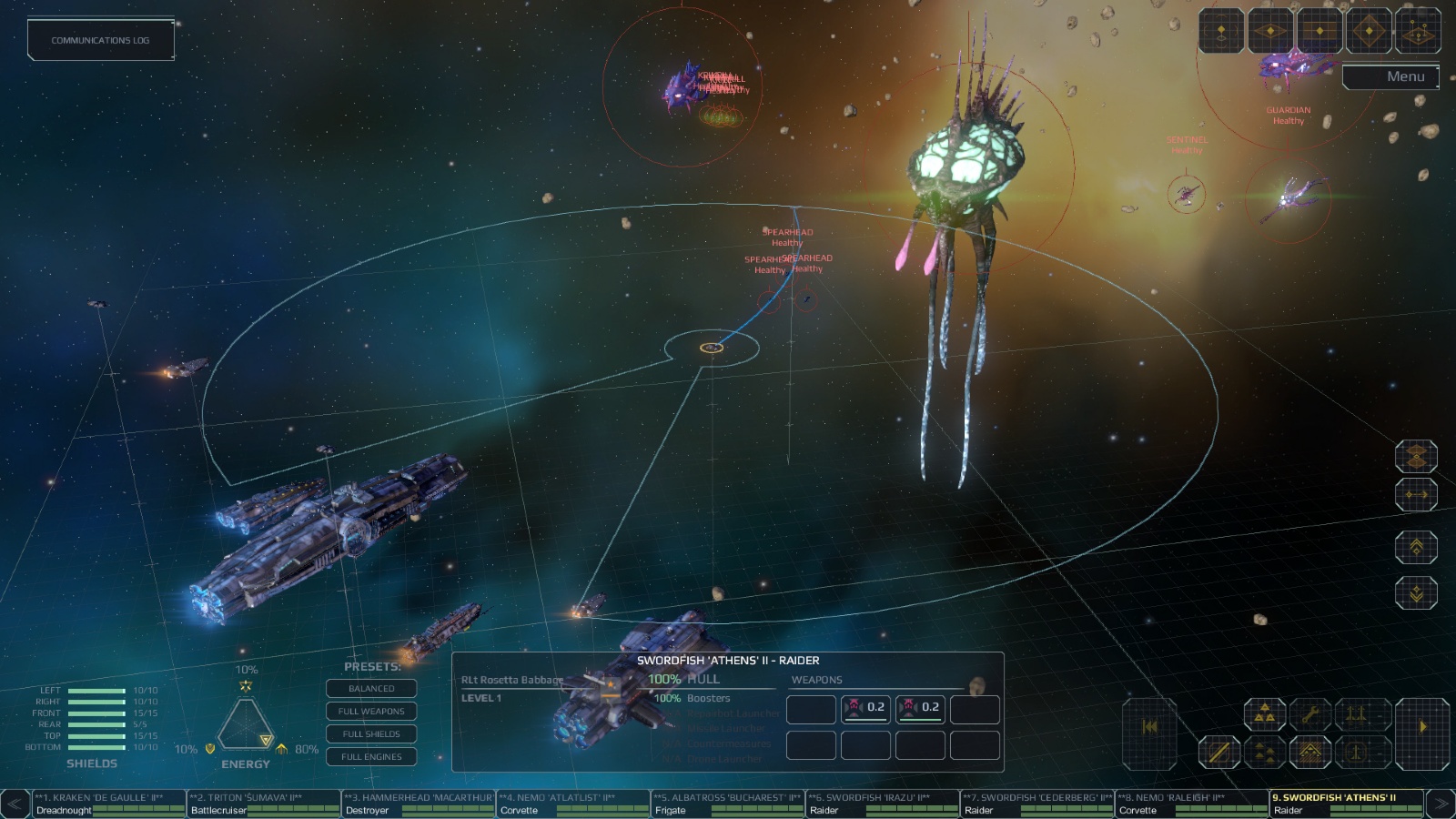Viewport: 1456px width, 819px height.
Task: Choose the Albatross 'Bucharest' Frigate
Action: click(x=728, y=804)
